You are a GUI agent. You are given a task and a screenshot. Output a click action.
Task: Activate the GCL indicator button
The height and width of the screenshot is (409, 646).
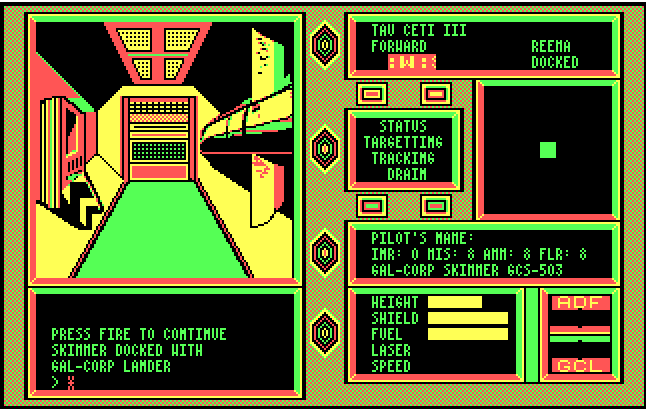tap(582, 365)
